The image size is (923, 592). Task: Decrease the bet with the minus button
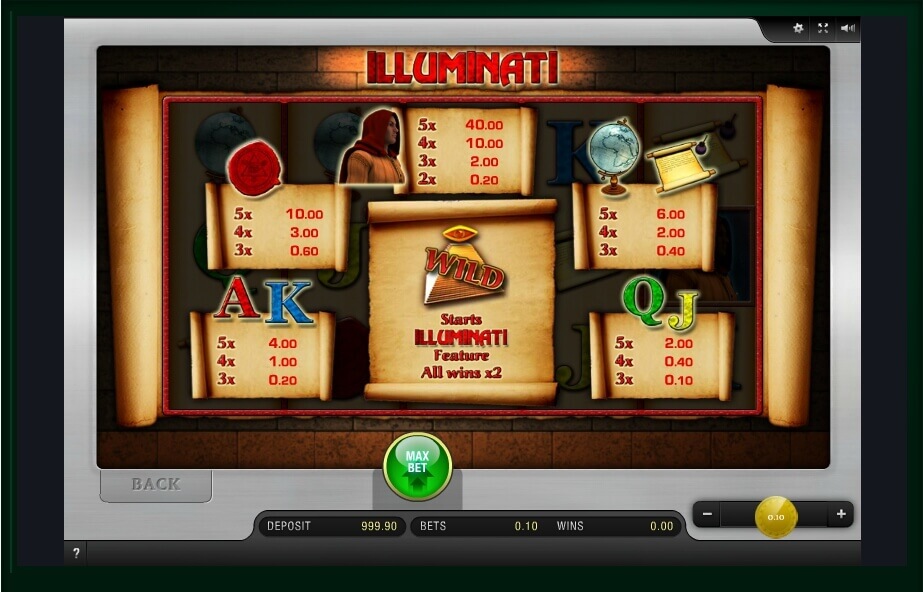708,515
